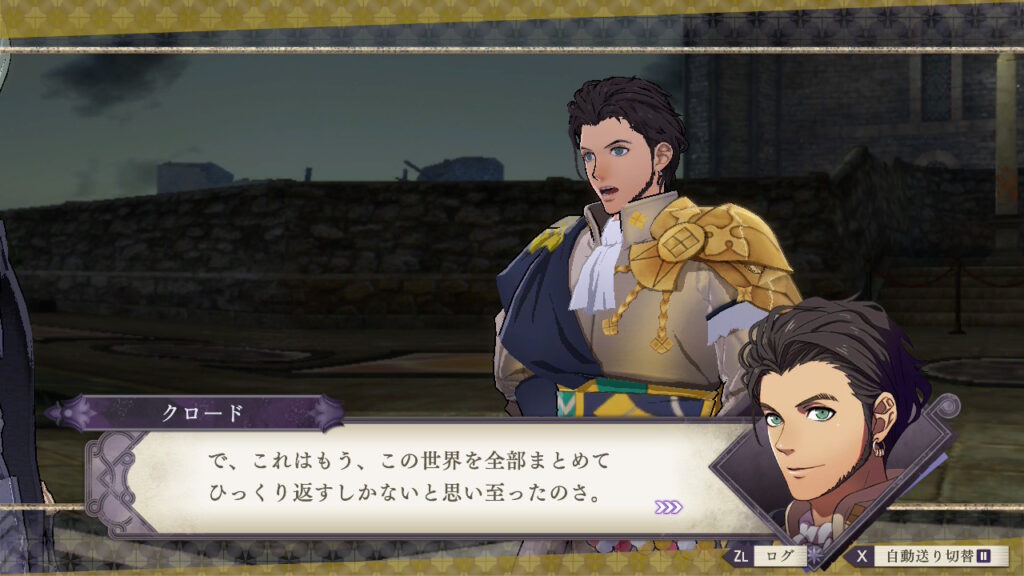Open the ログ dialogue log
This screenshot has width=1024, height=576.
tap(765, 556)
